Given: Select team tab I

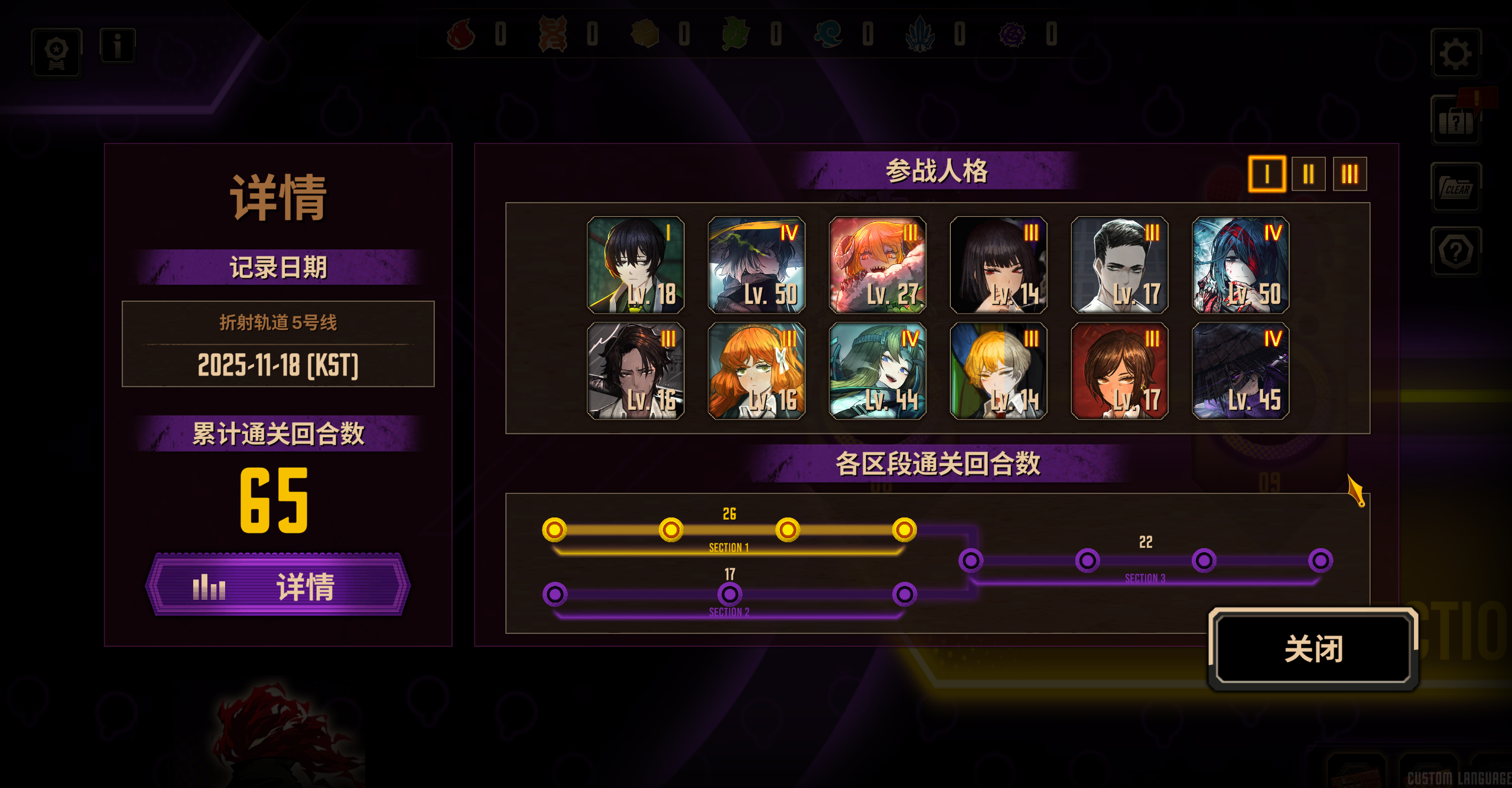Looking at the screenshot, I should click(x=1266, y=174).
